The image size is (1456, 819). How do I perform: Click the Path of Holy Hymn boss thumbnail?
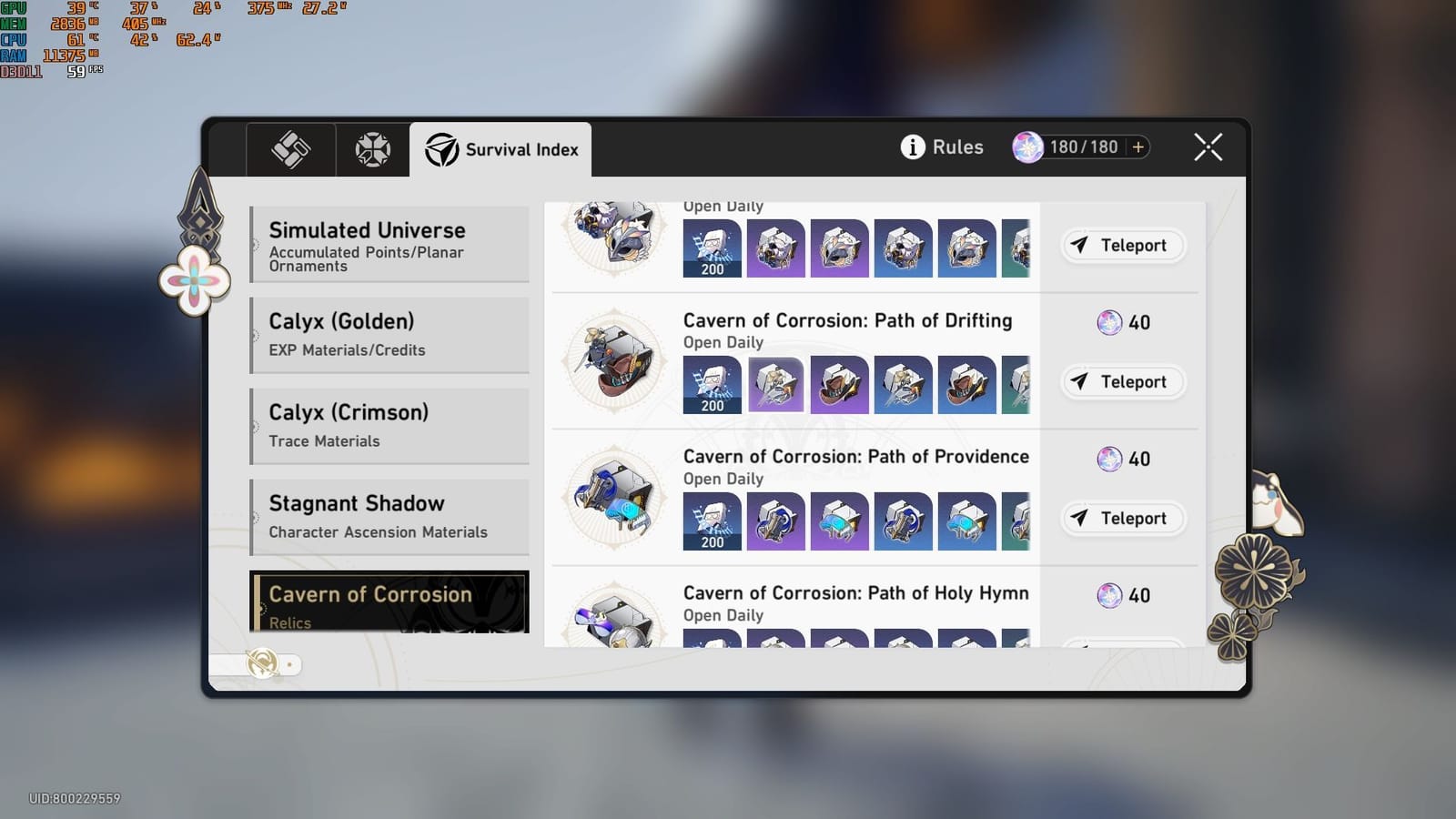click(615, 621)
